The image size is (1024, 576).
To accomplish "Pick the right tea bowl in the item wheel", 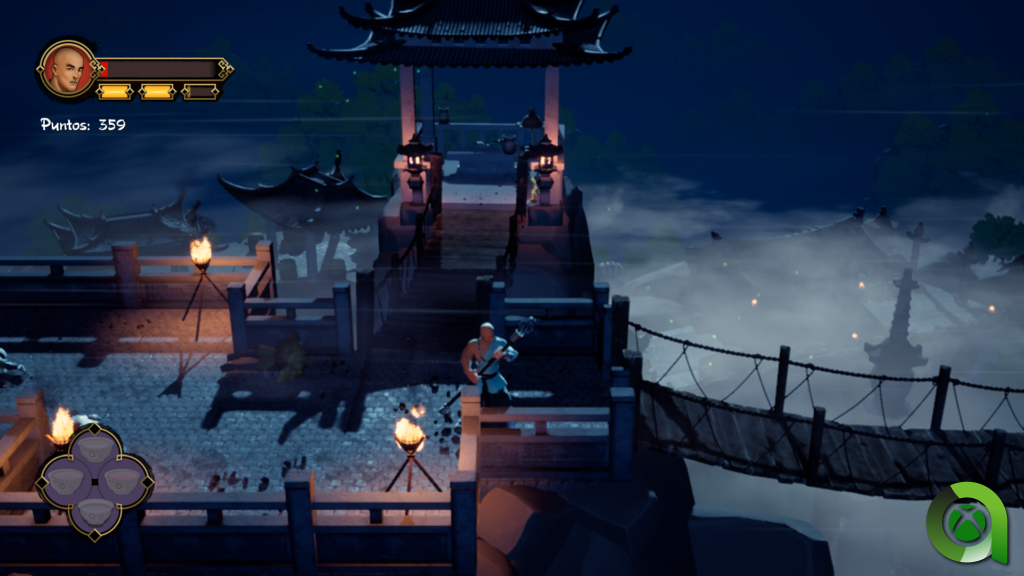I will tap(124, 480).
